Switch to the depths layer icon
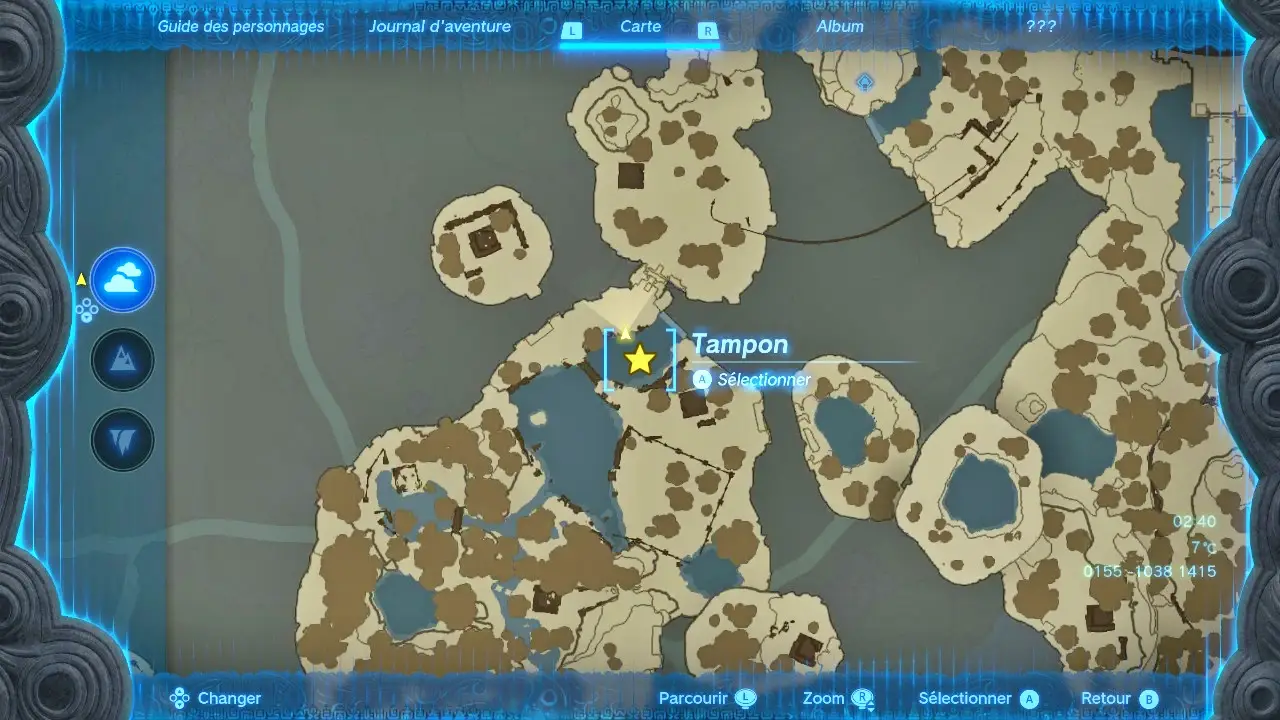Image resolution: width=1280 pixels, height=720 pixels. pyautogui.click(x=123, y=440)
